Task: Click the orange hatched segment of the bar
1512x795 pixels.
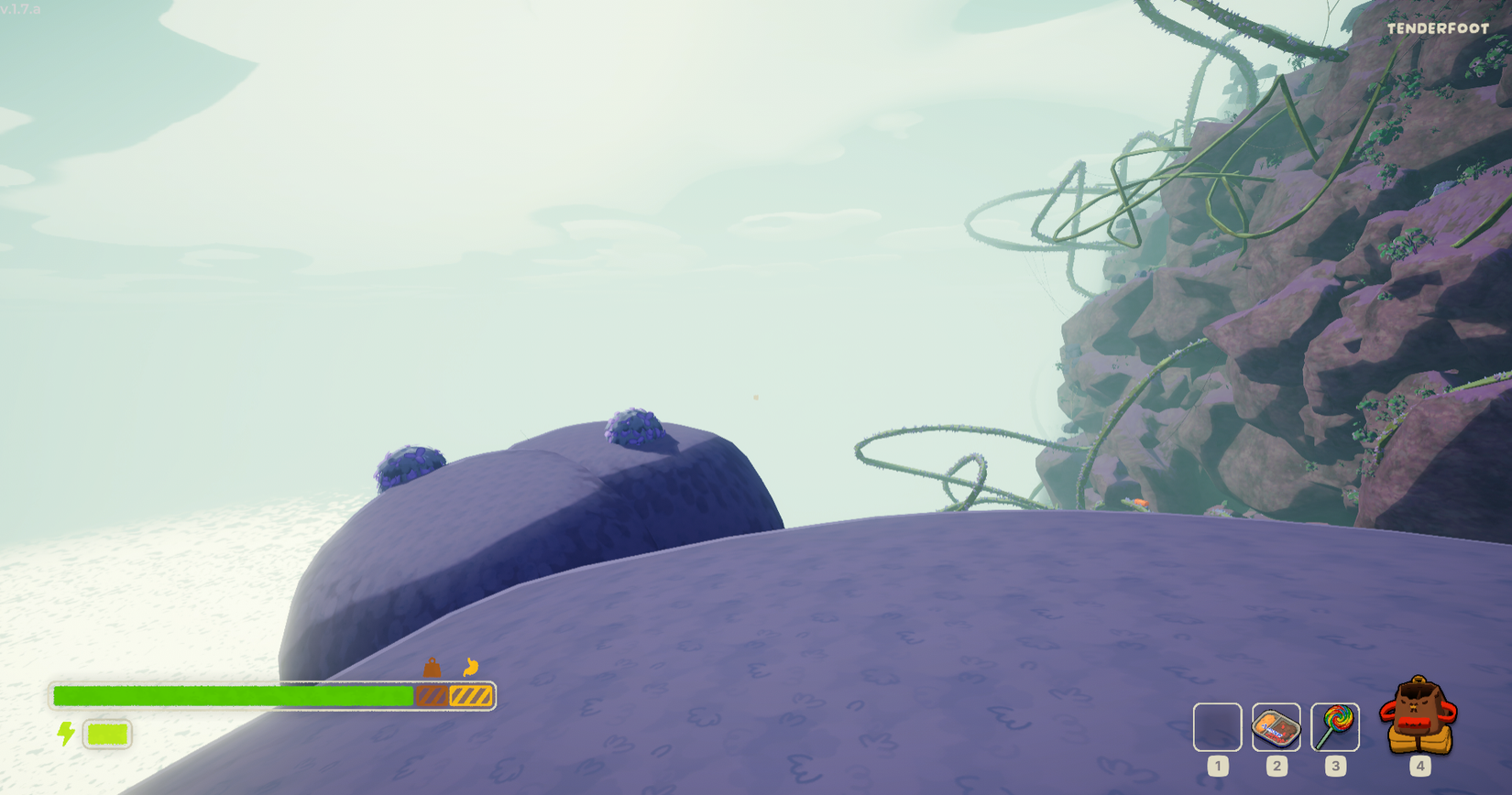Action: click(x=470, y=695)
